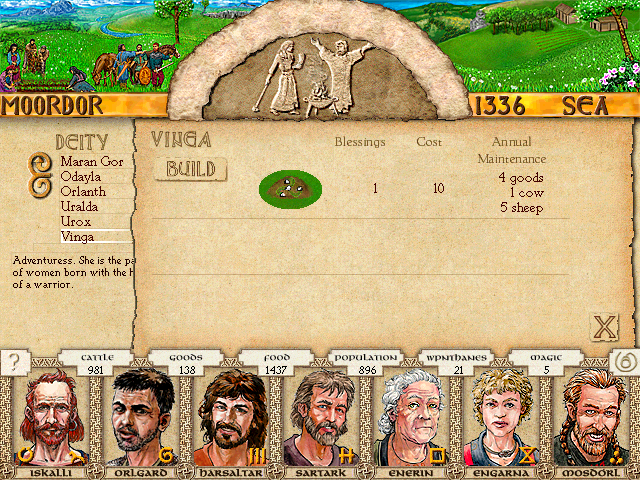Image resolution: width=640 pixels, height=480 pixels.
Task: Choose Odayla from the deity list
Action: pos(82,176)
